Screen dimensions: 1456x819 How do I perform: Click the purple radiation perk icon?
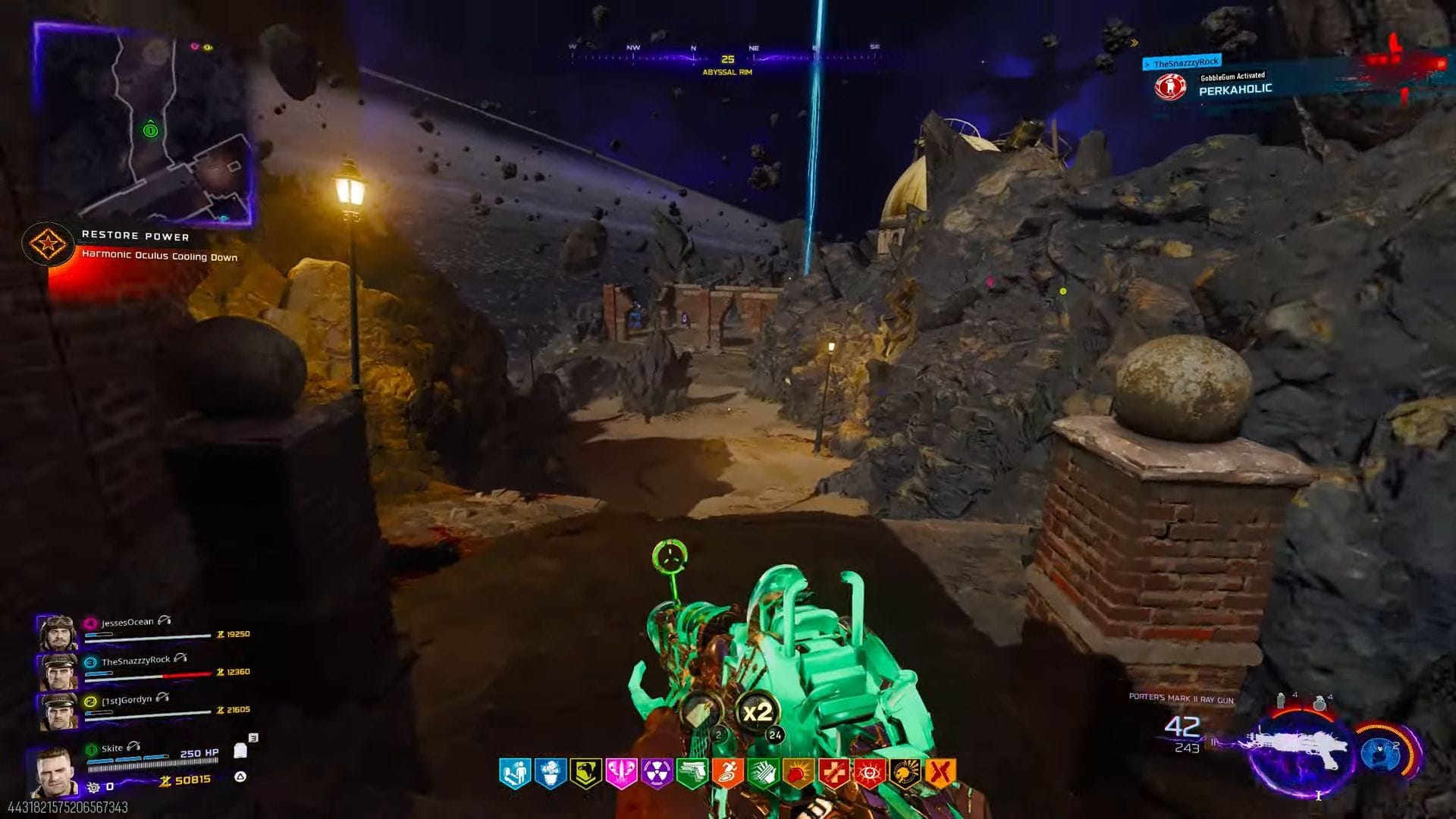tap(655, 770)
